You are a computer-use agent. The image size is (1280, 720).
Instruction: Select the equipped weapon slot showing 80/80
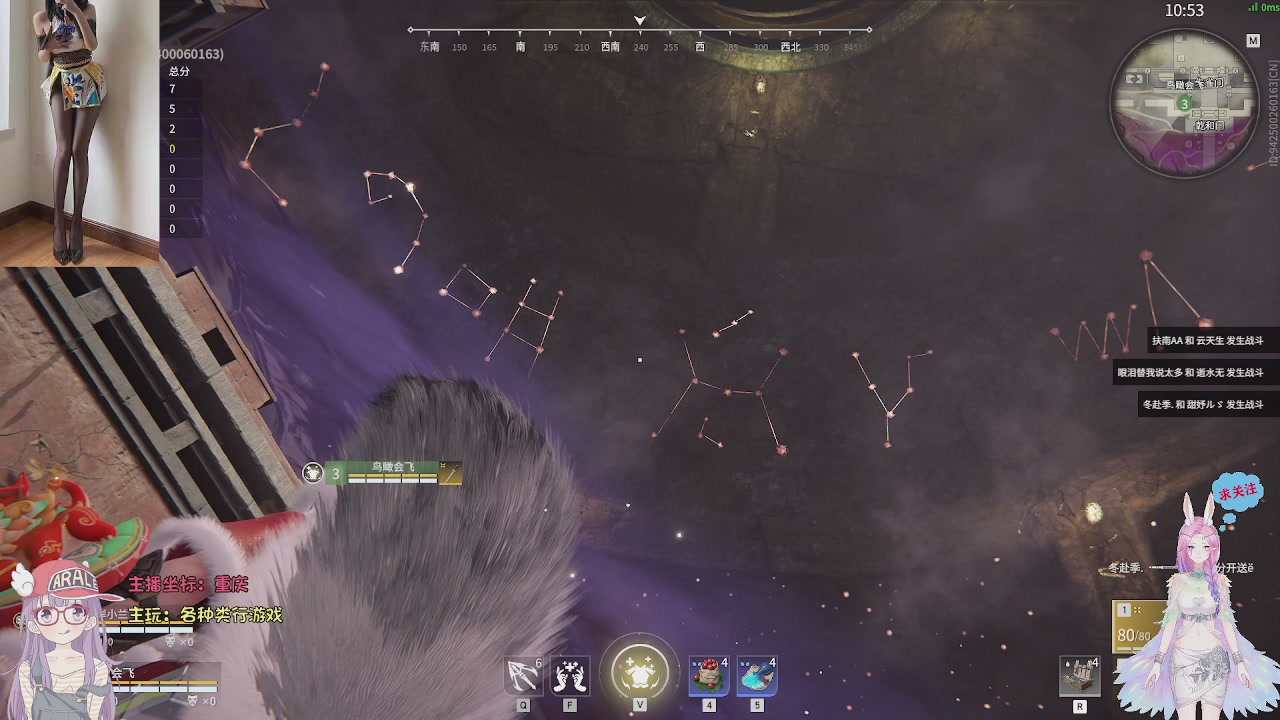point(1137,626)
